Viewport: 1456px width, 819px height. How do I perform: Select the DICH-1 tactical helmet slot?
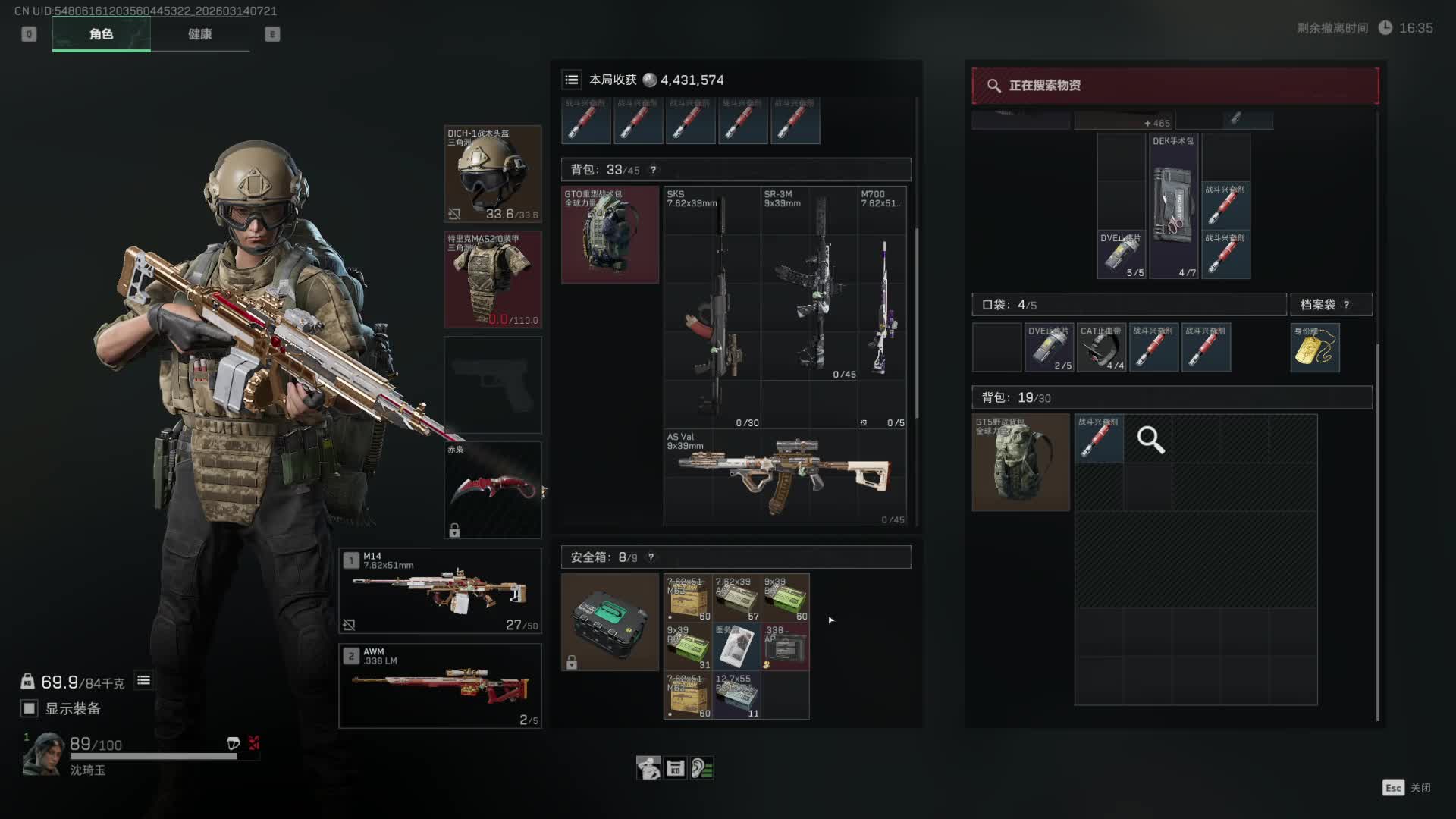(492, 174)
